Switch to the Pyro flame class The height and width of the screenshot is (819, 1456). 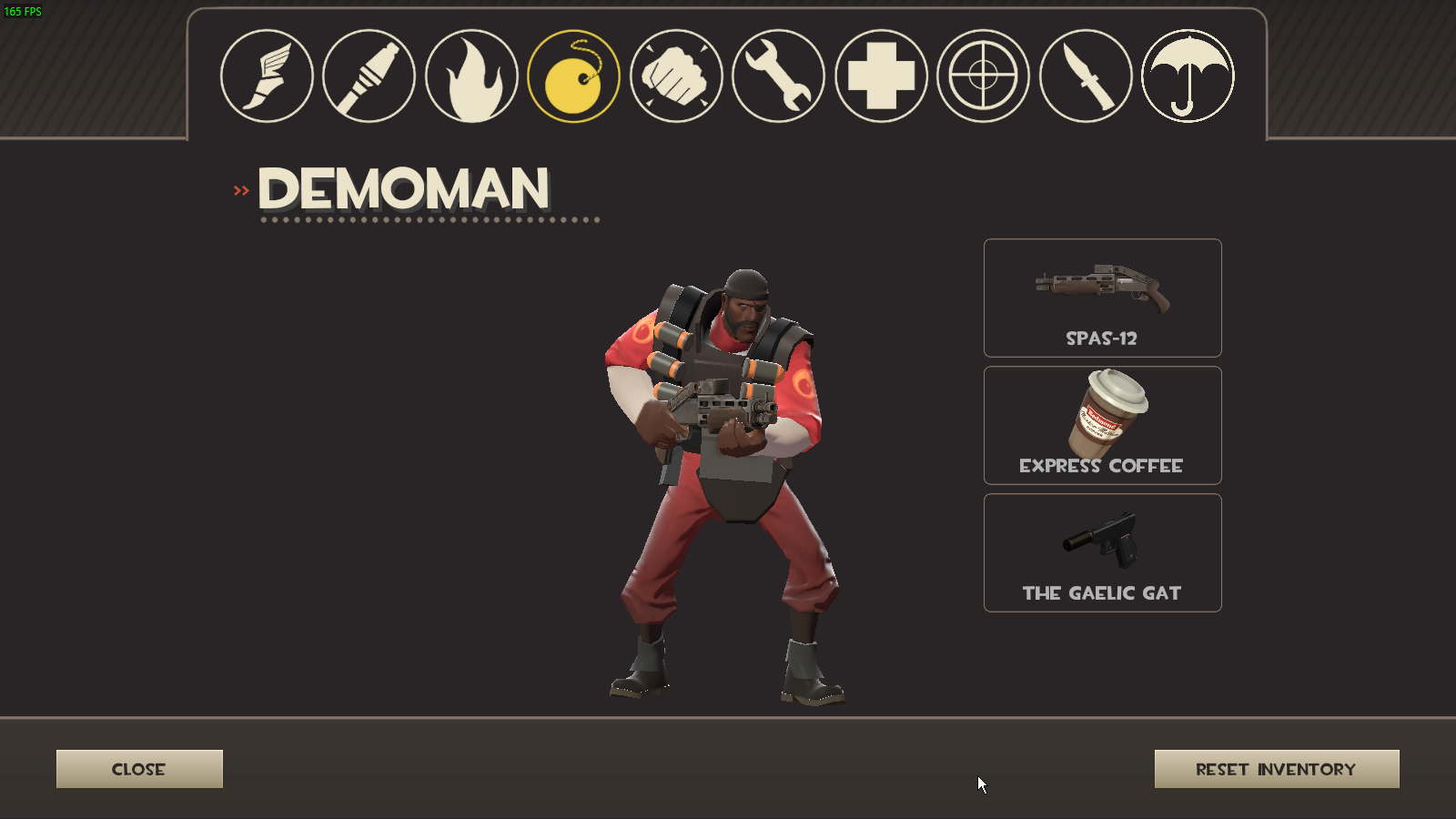tap(471, 76)
